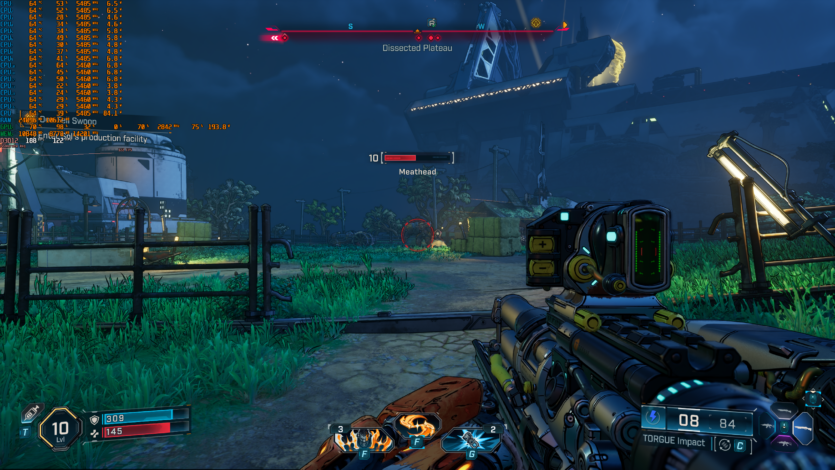Switch to the left weapon slot
The width and height of the screenshot is (835, 470).
768,427
